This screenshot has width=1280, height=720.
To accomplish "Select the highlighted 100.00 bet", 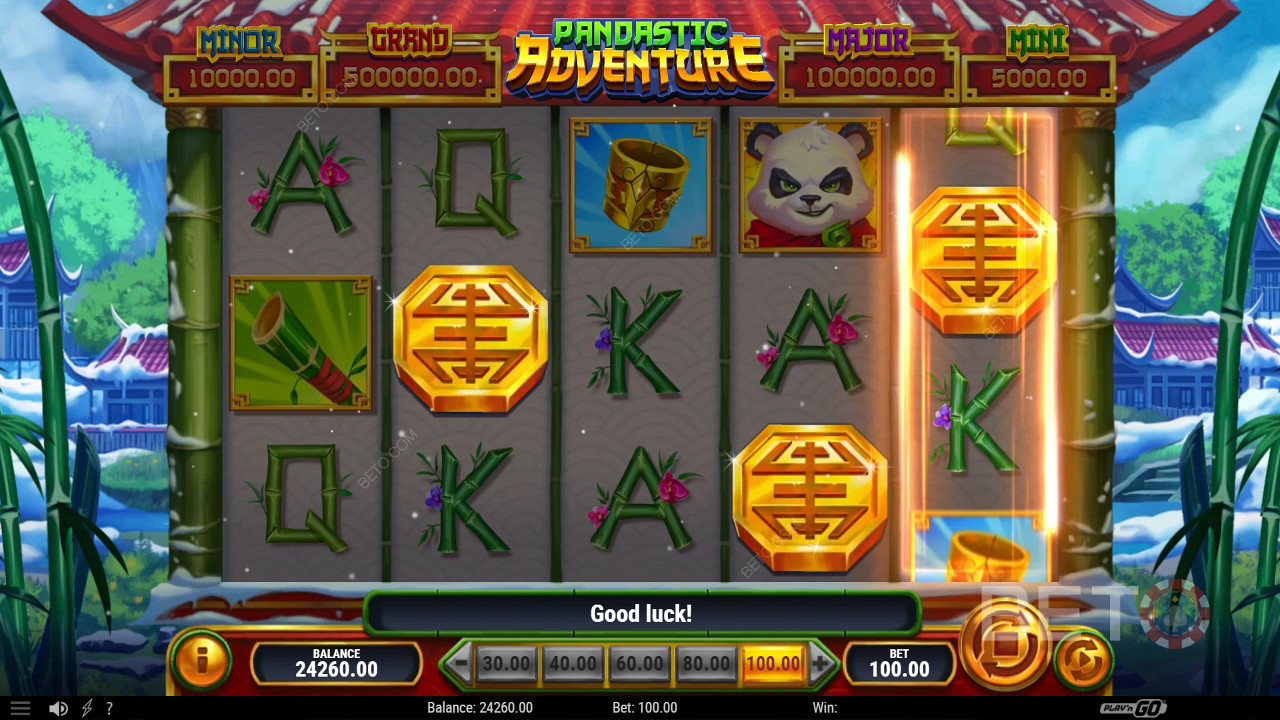I will [773, 663].
